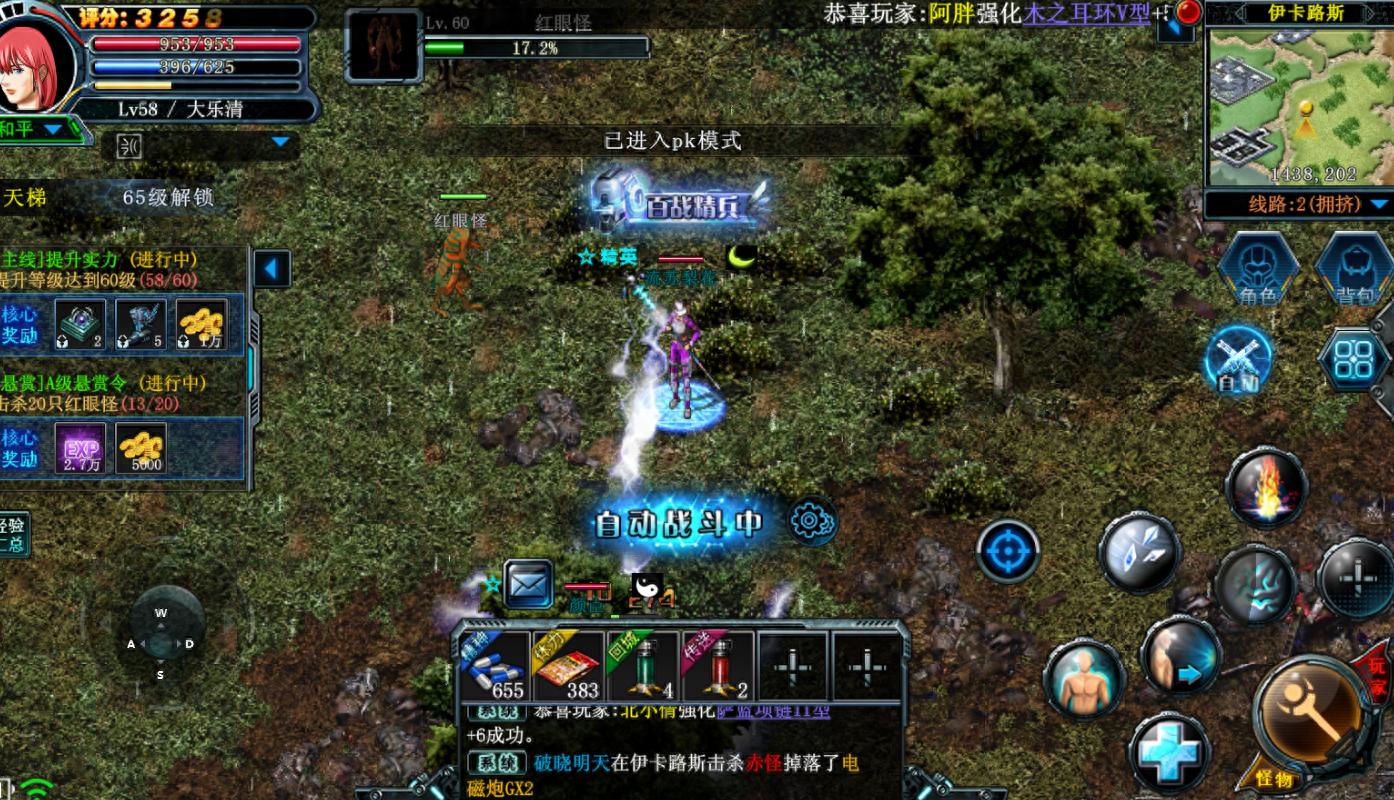The width and height of the screenshot is (1394, 800).
Task: Toggle the crossed-guns auto-fight button
Action: pyautogui.click(x=1238, y=358)
